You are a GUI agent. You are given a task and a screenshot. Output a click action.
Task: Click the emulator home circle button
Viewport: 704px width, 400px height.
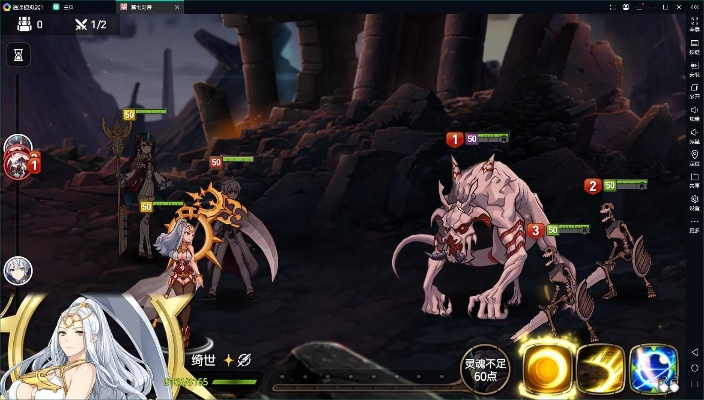pyautogui.click(x=694, y=370)
